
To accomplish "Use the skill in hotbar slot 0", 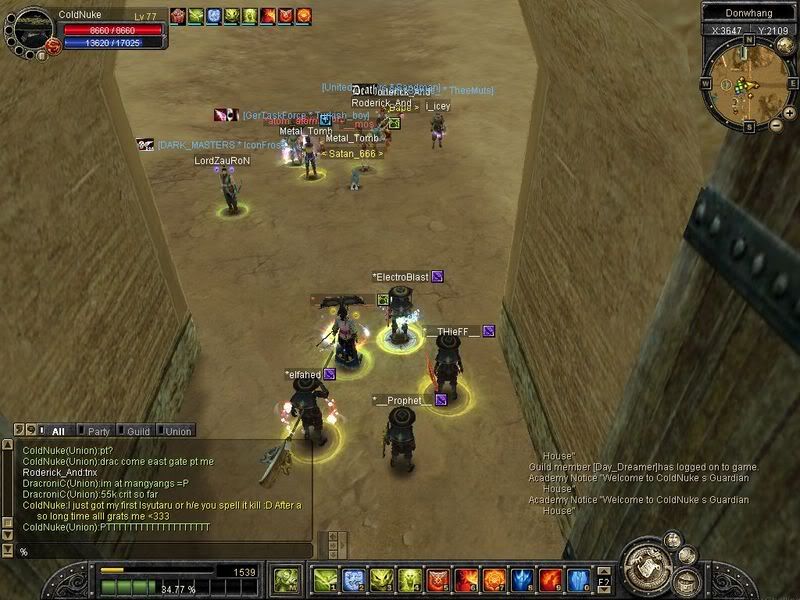I will [579, 579].
